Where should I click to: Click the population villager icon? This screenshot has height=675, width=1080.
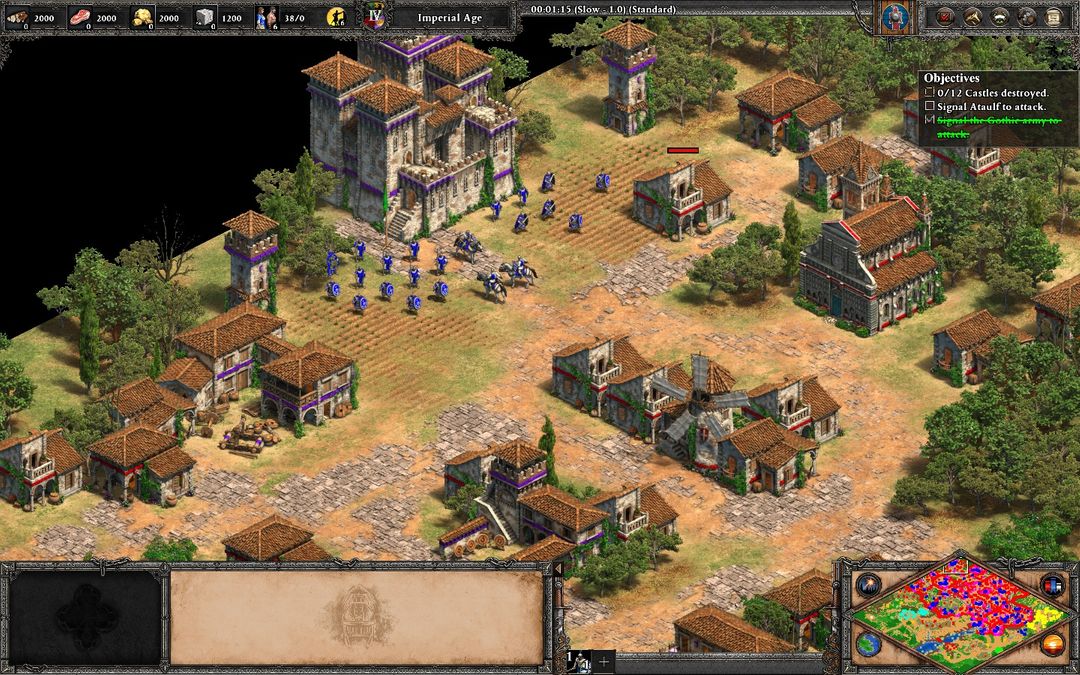(x=264, y=17)
